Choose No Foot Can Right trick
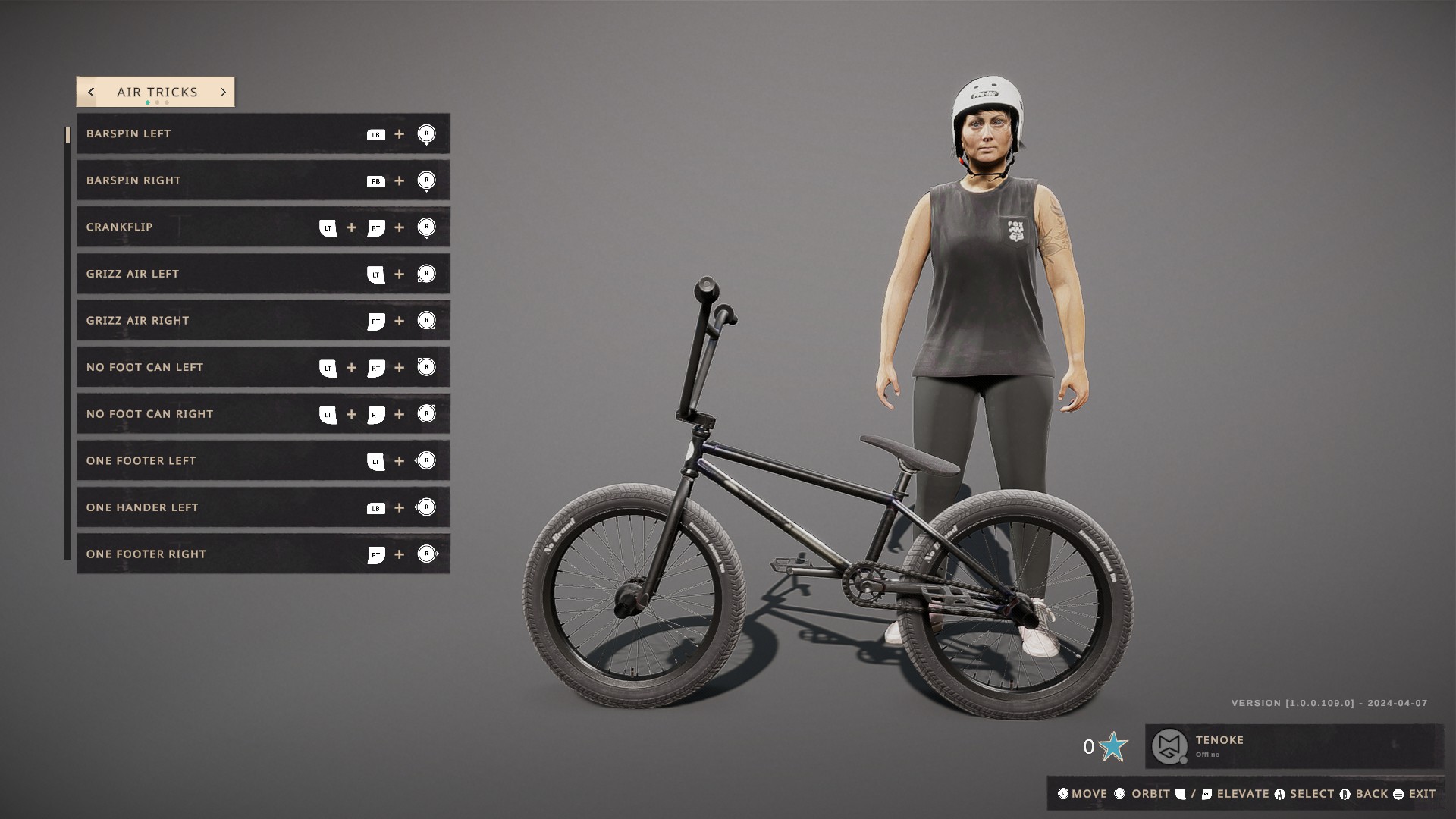Screen dimensions: 1456x819 [x=262, y=414]
